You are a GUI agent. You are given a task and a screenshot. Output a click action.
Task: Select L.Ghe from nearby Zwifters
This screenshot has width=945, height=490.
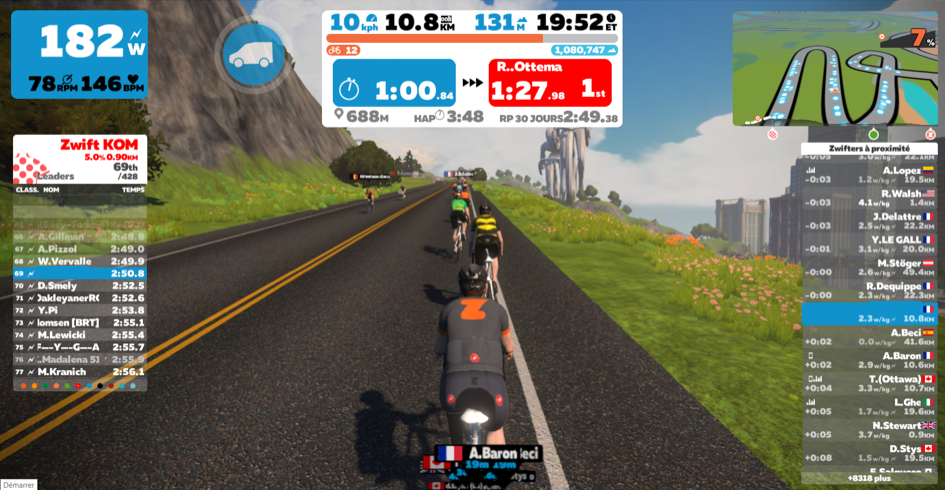pyautogui.click(x=869, y=406)
